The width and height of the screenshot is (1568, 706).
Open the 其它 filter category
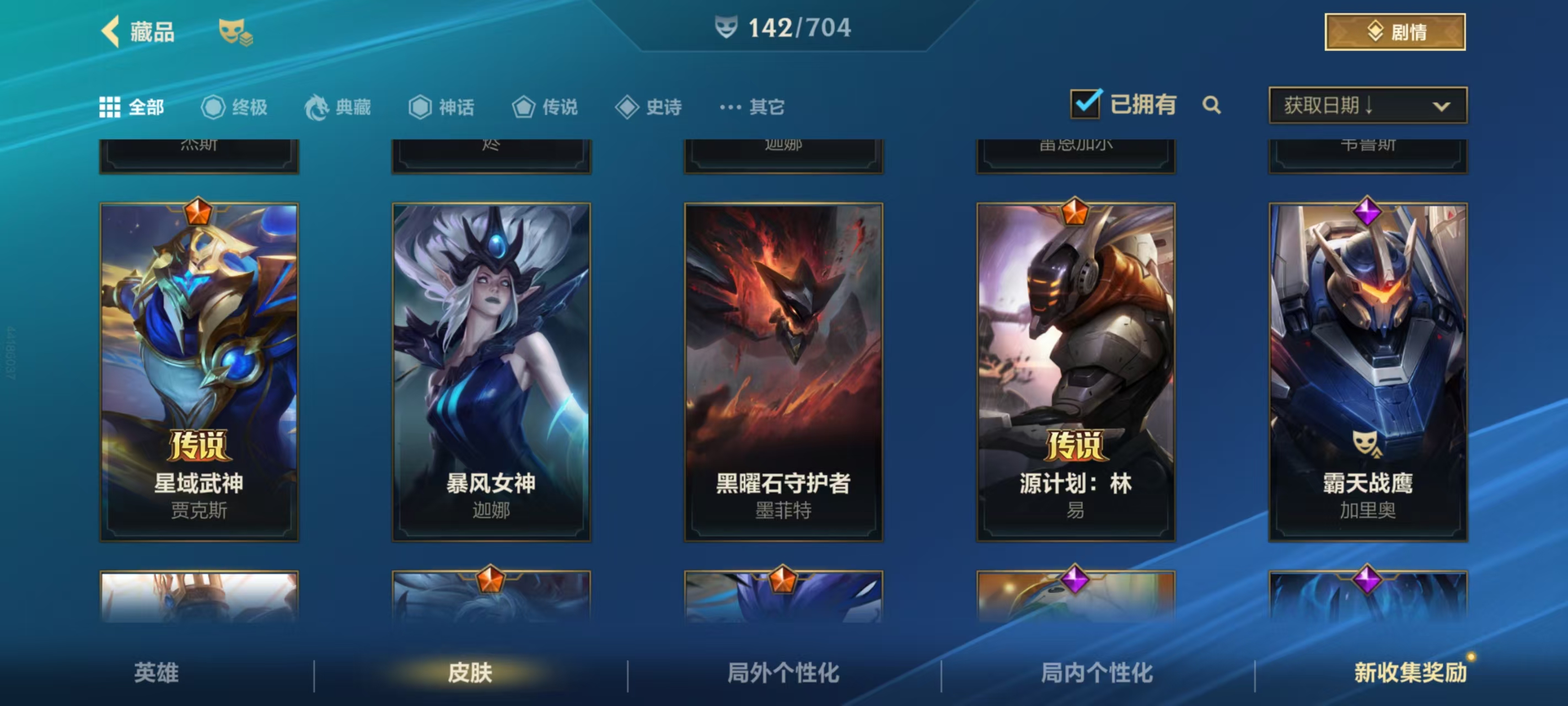point(753,107)
